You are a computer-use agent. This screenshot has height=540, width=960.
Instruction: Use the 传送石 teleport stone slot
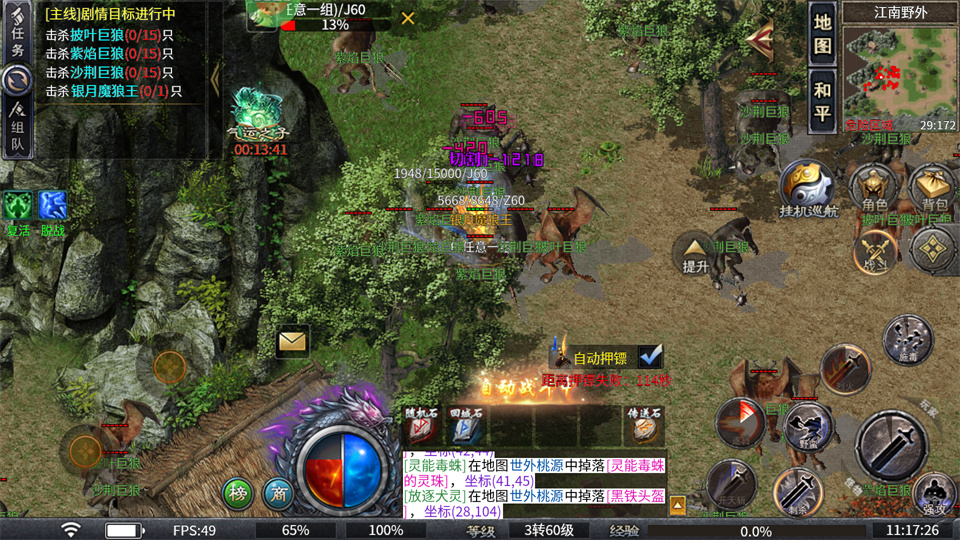pyautogui.click(x=644, y=424)
